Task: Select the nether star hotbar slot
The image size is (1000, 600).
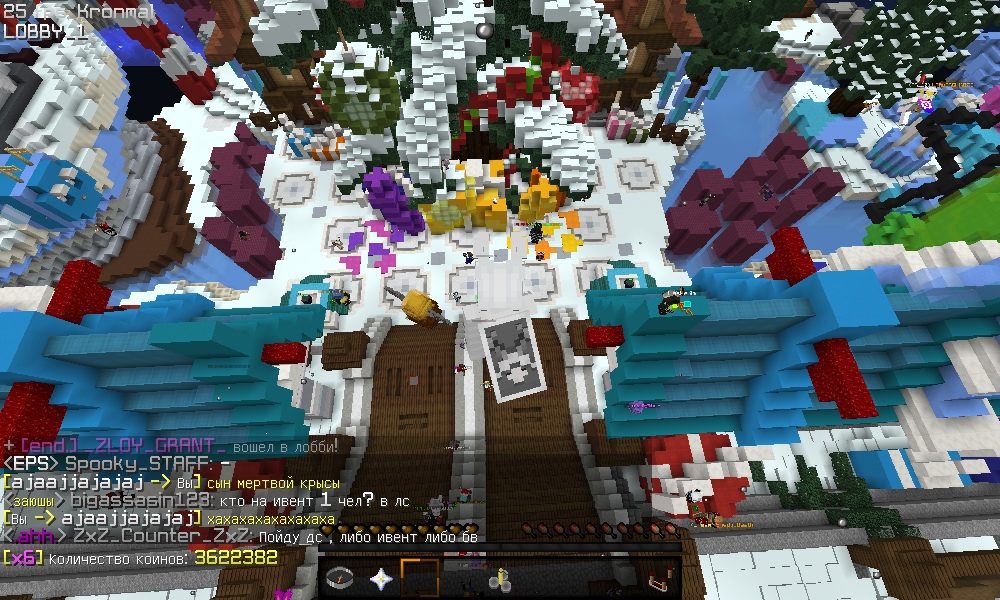Action: (381, 578)
